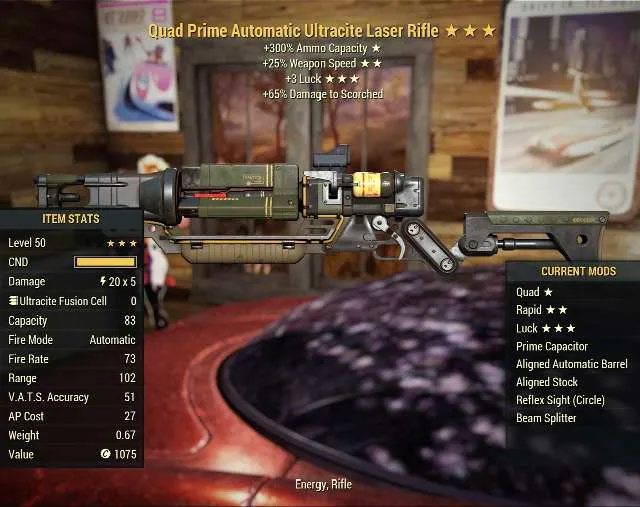This screenshot has height=507, width=640.
Task: Highlight the Prime Capacitor mod
Action: pyautogui.click(x=551, y=346)
